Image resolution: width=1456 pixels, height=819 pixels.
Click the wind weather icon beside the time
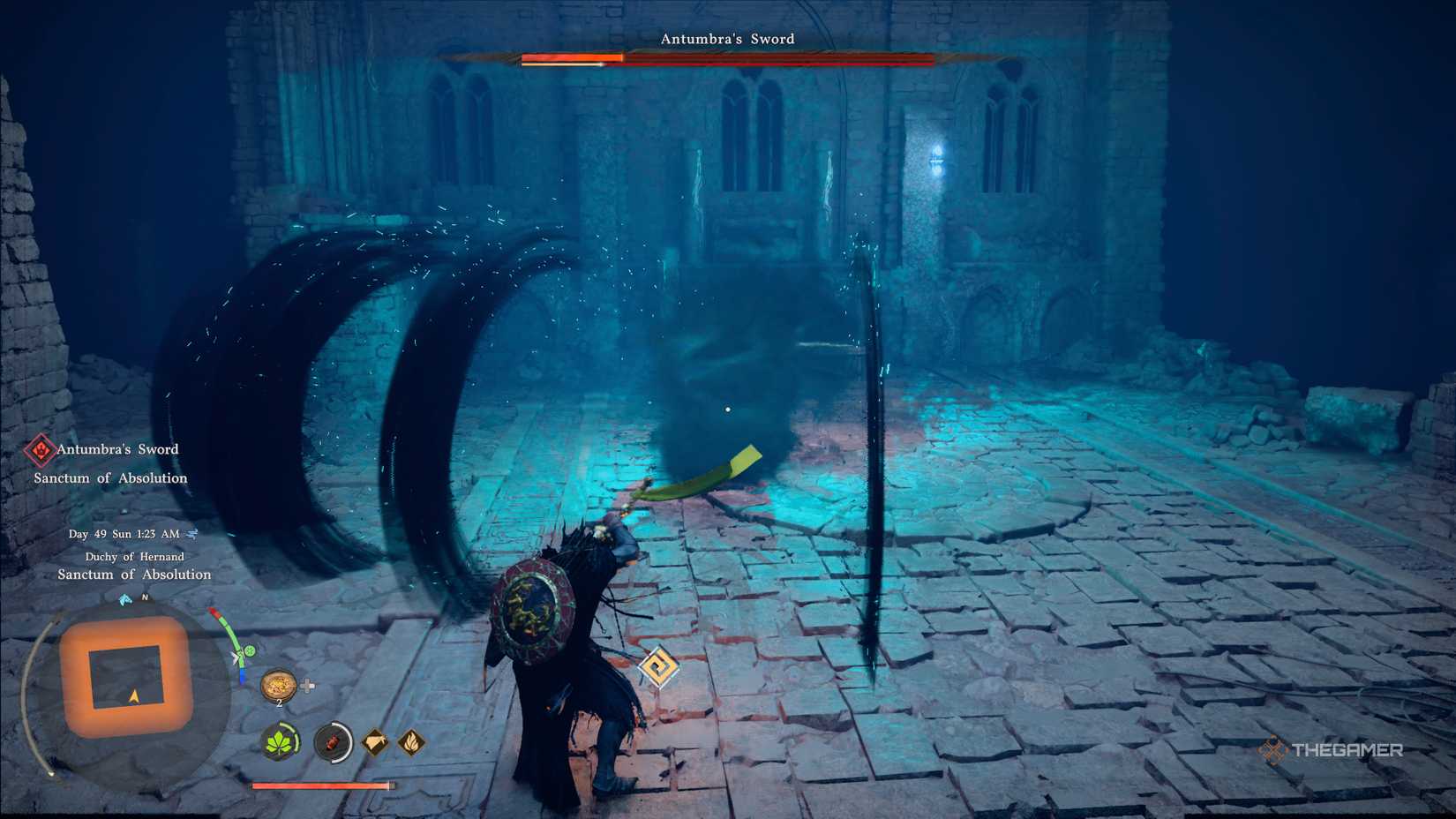point(192,534)
